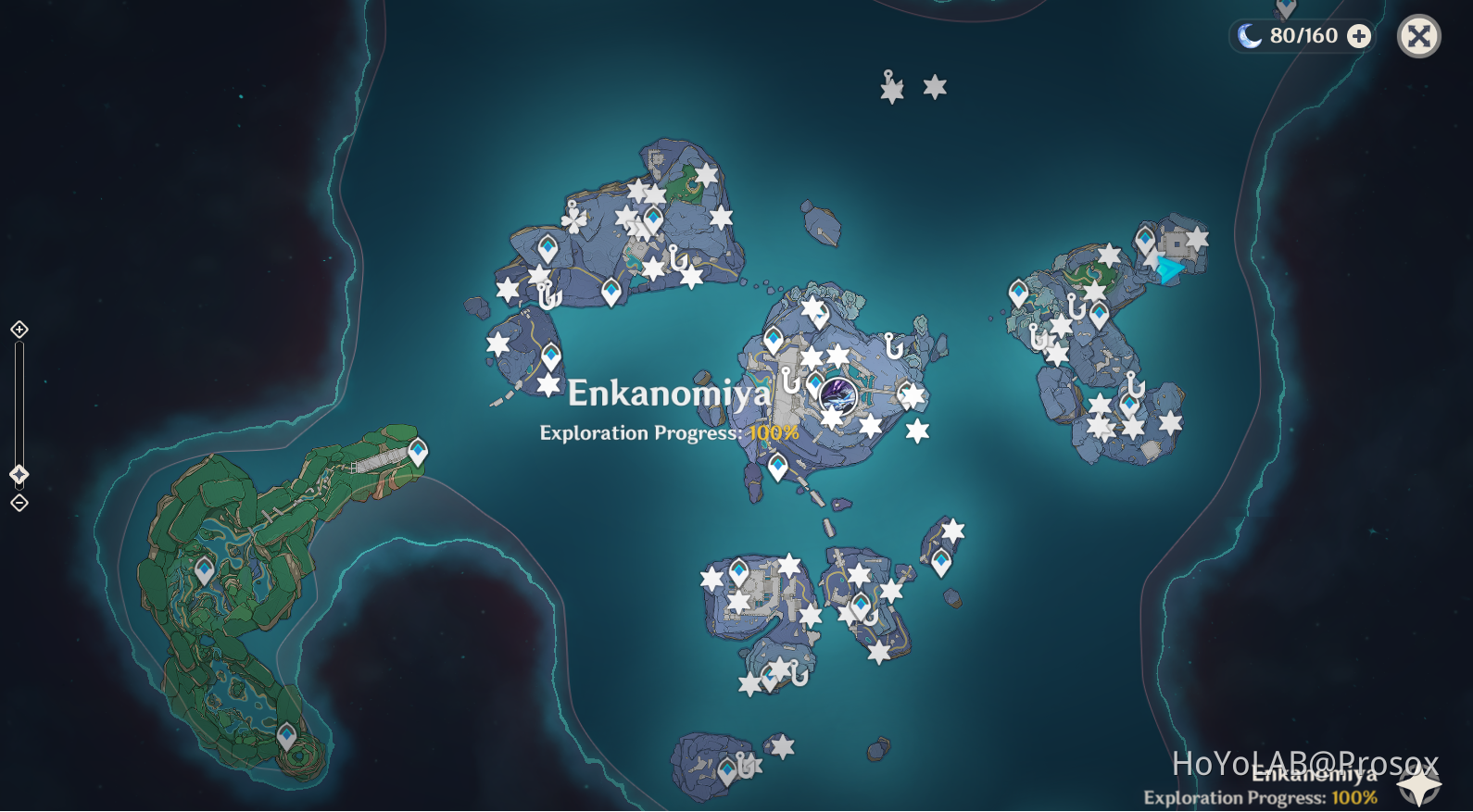
Task: Click the circular X button at top right
Action: [1418, 36]
